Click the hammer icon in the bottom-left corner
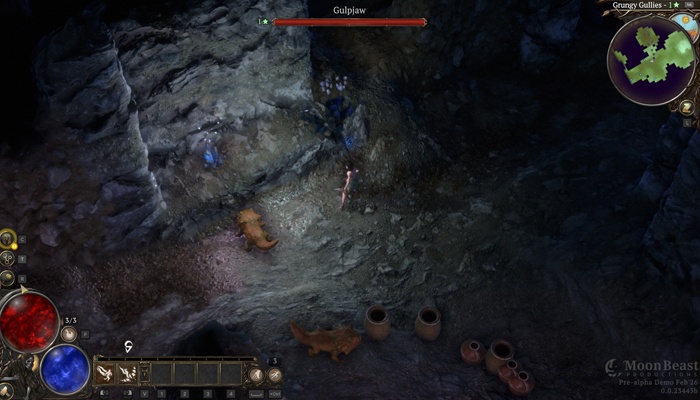This screenshot has height=400, width=700. [x=7, y=389]
